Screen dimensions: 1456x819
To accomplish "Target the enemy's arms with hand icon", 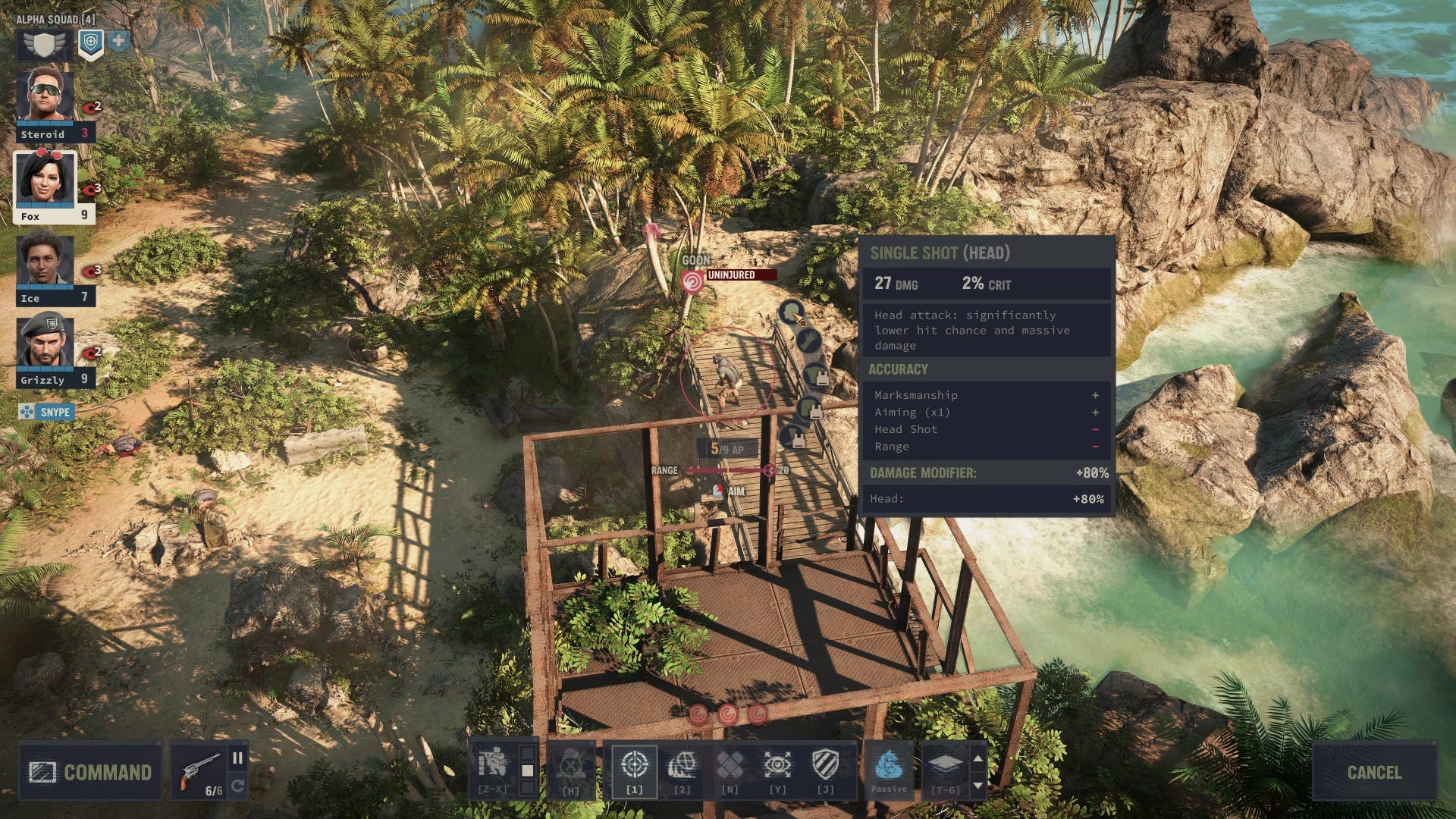I will [809, 340].
